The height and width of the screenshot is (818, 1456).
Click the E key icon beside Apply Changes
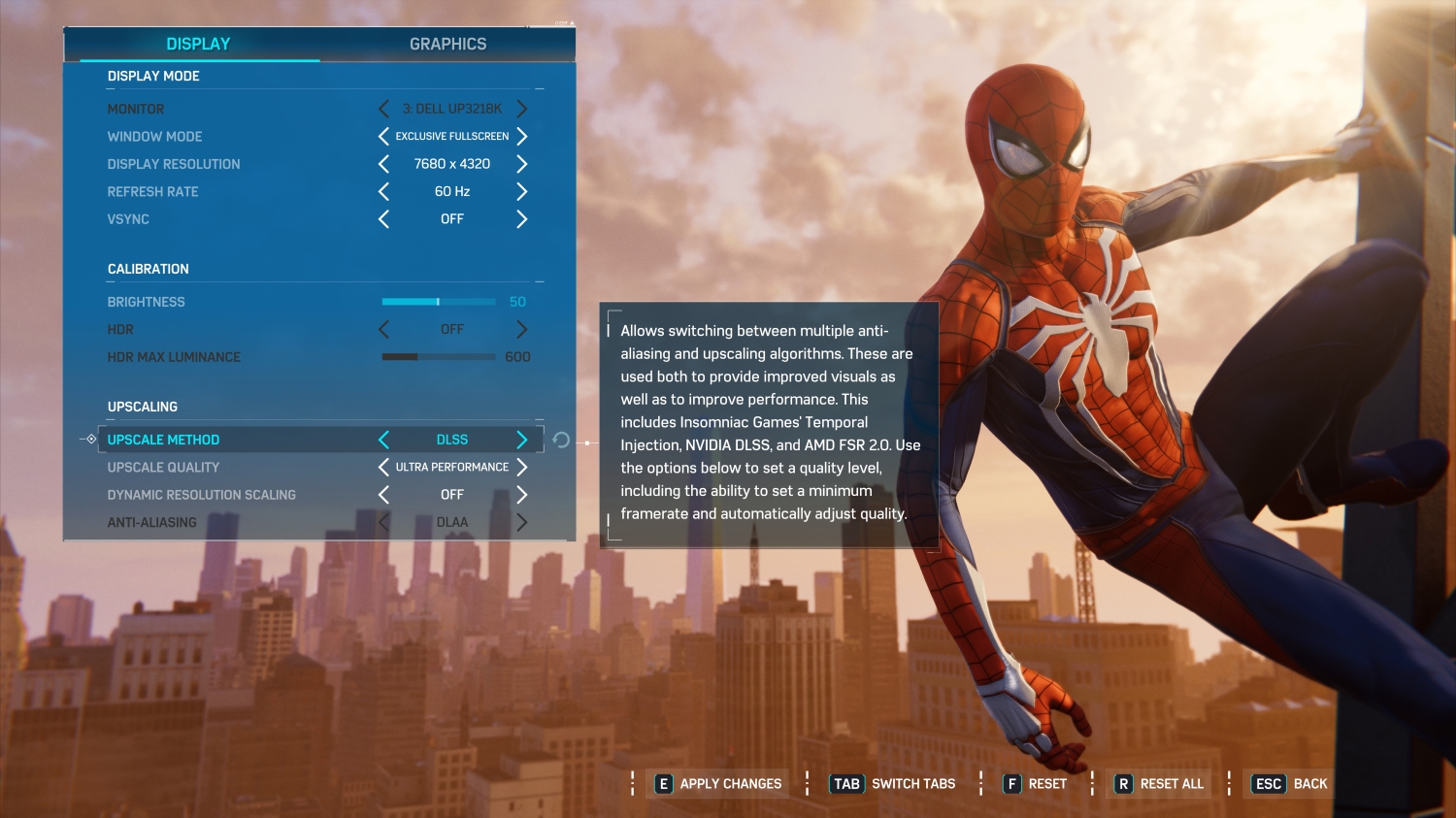click(x=664, y=783)
